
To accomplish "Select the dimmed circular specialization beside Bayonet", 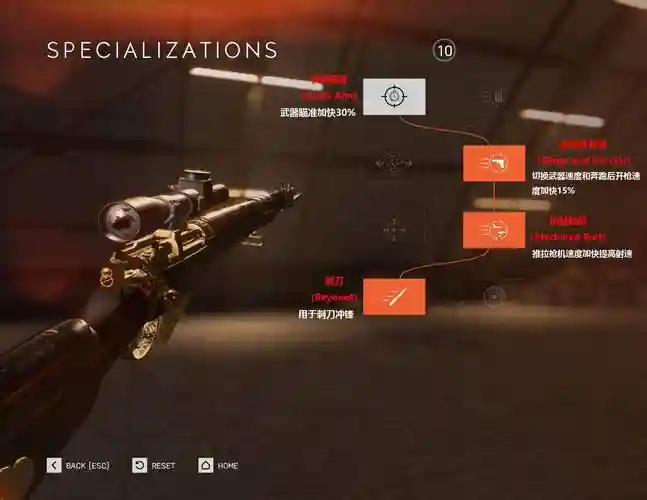I will pyautogui.click(x=493, y=296).
